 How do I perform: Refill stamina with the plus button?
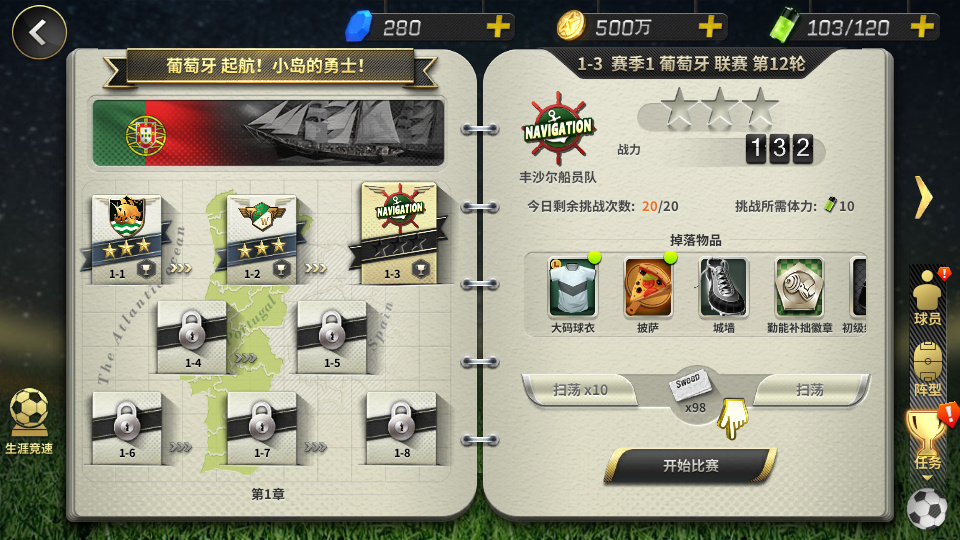921,27
